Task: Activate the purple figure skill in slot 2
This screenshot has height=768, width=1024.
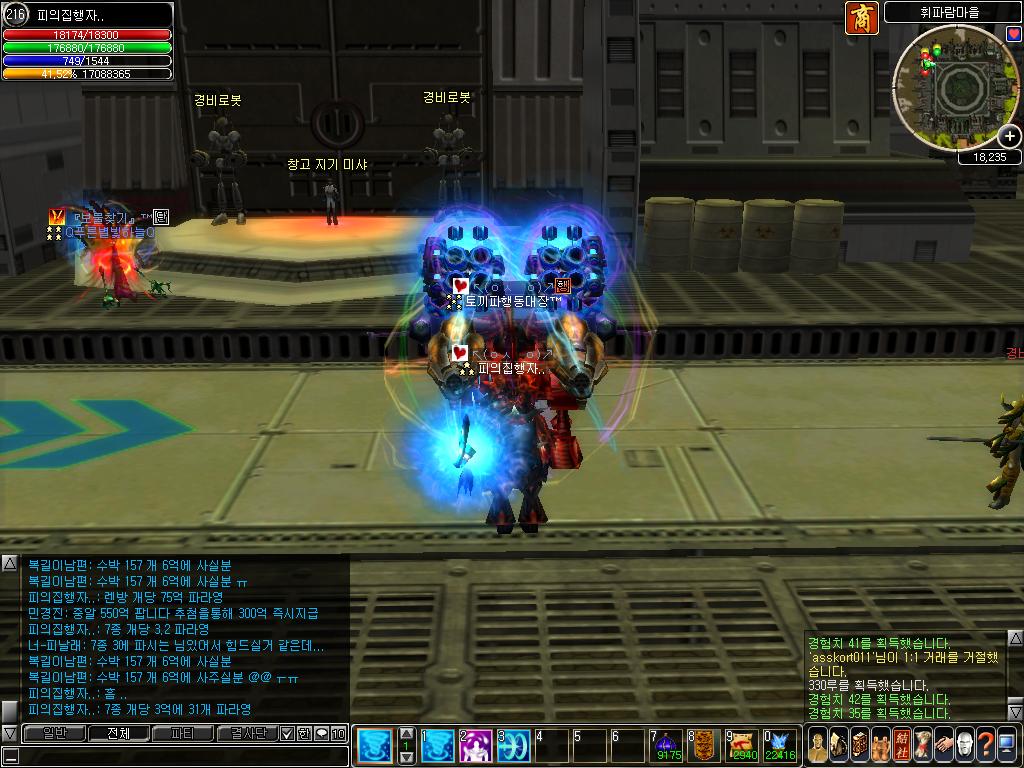Action: coord(475,746)
